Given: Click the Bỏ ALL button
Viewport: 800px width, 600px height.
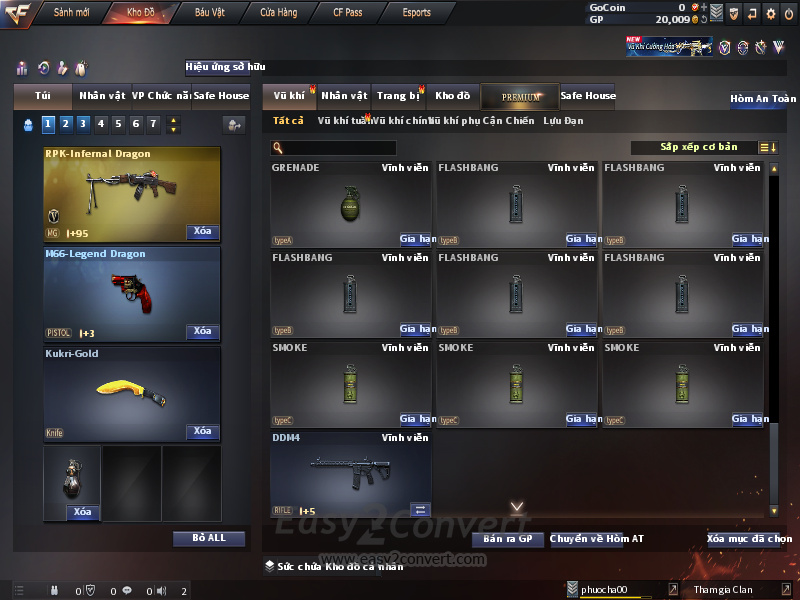Looking at the screenshot, I should pos(209,538).
